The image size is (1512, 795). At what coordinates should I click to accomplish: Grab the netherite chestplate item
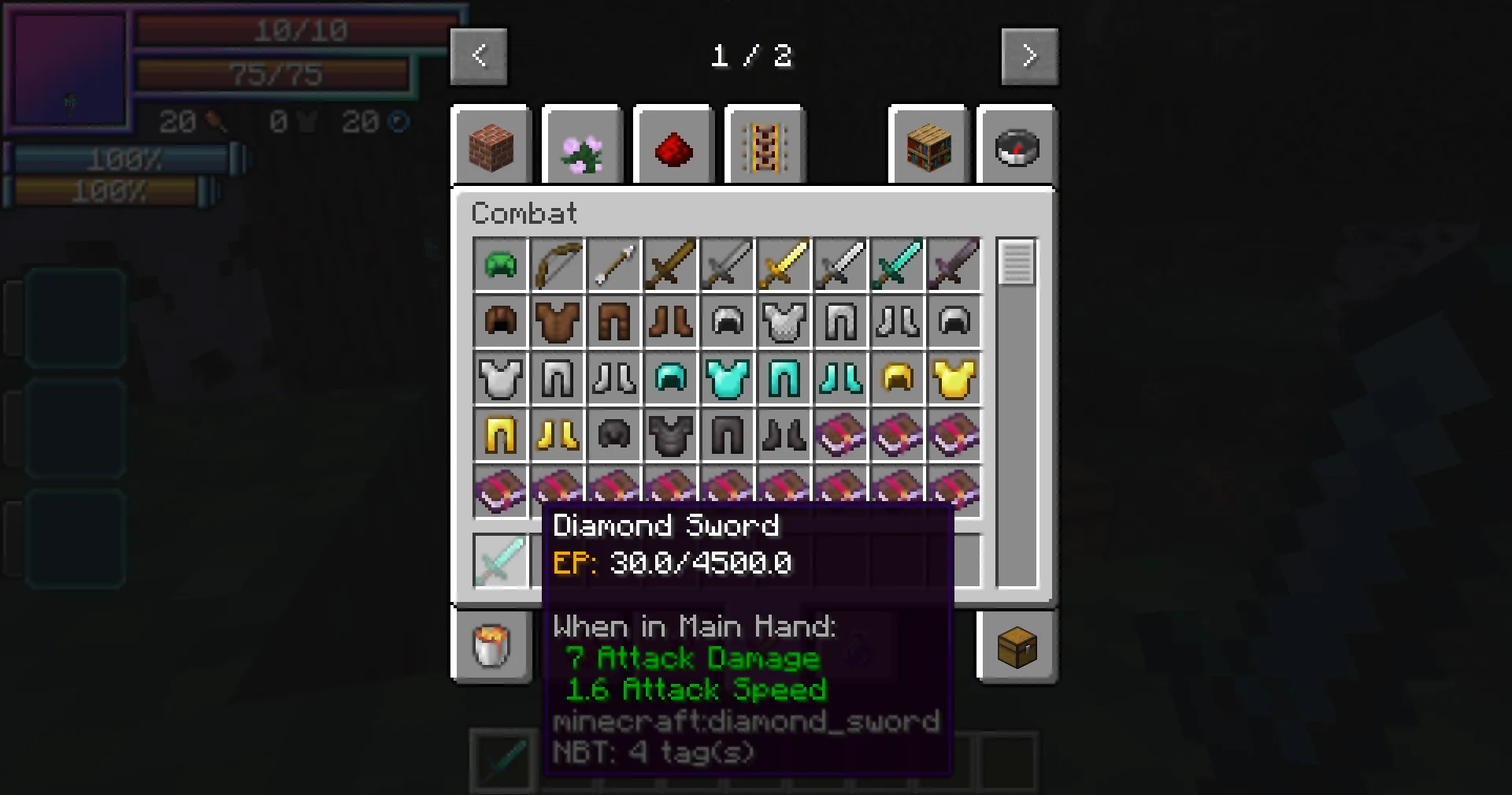(671, 435)
